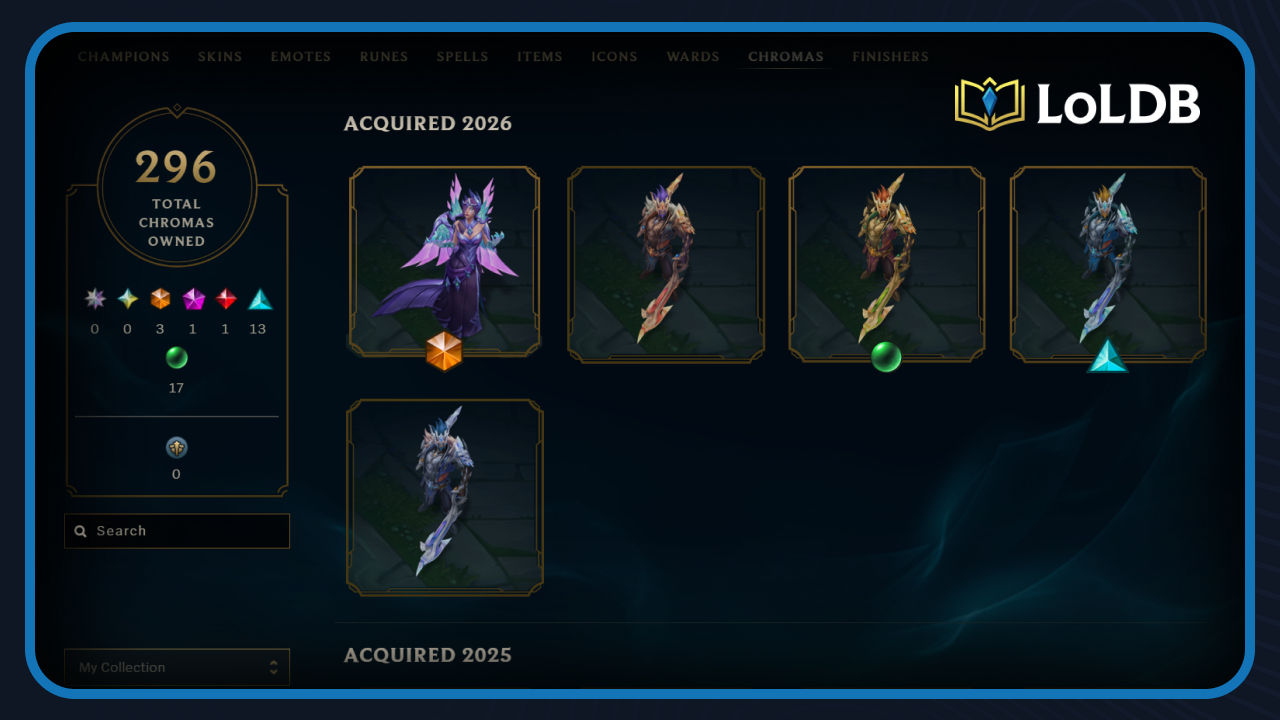Viewport: 1280px width, 720px height.
Task: Select the silver star rarity gem filter
Action: (x=95, y=298)
